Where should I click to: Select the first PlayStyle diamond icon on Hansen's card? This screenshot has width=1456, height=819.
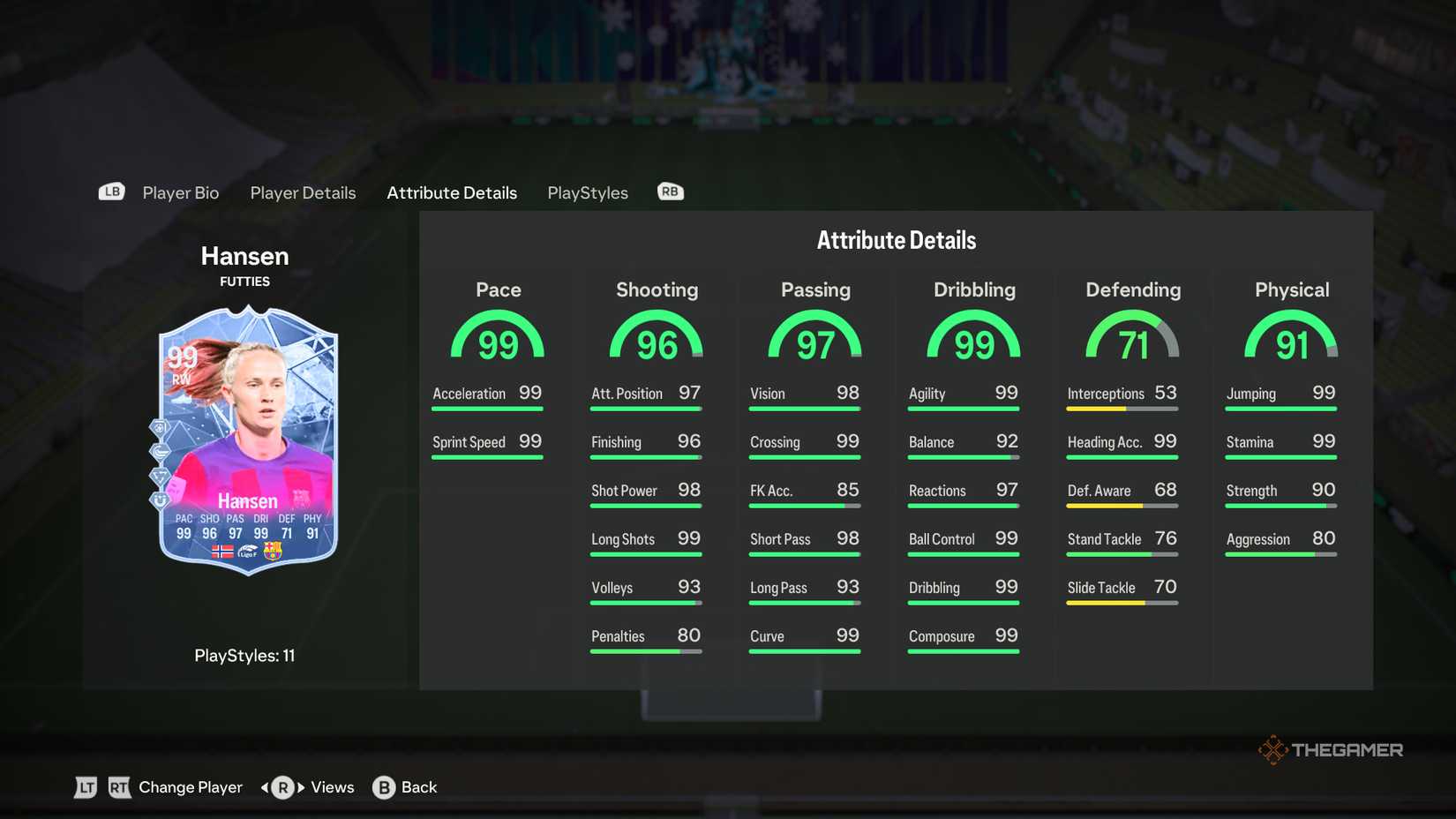[159, 427]
